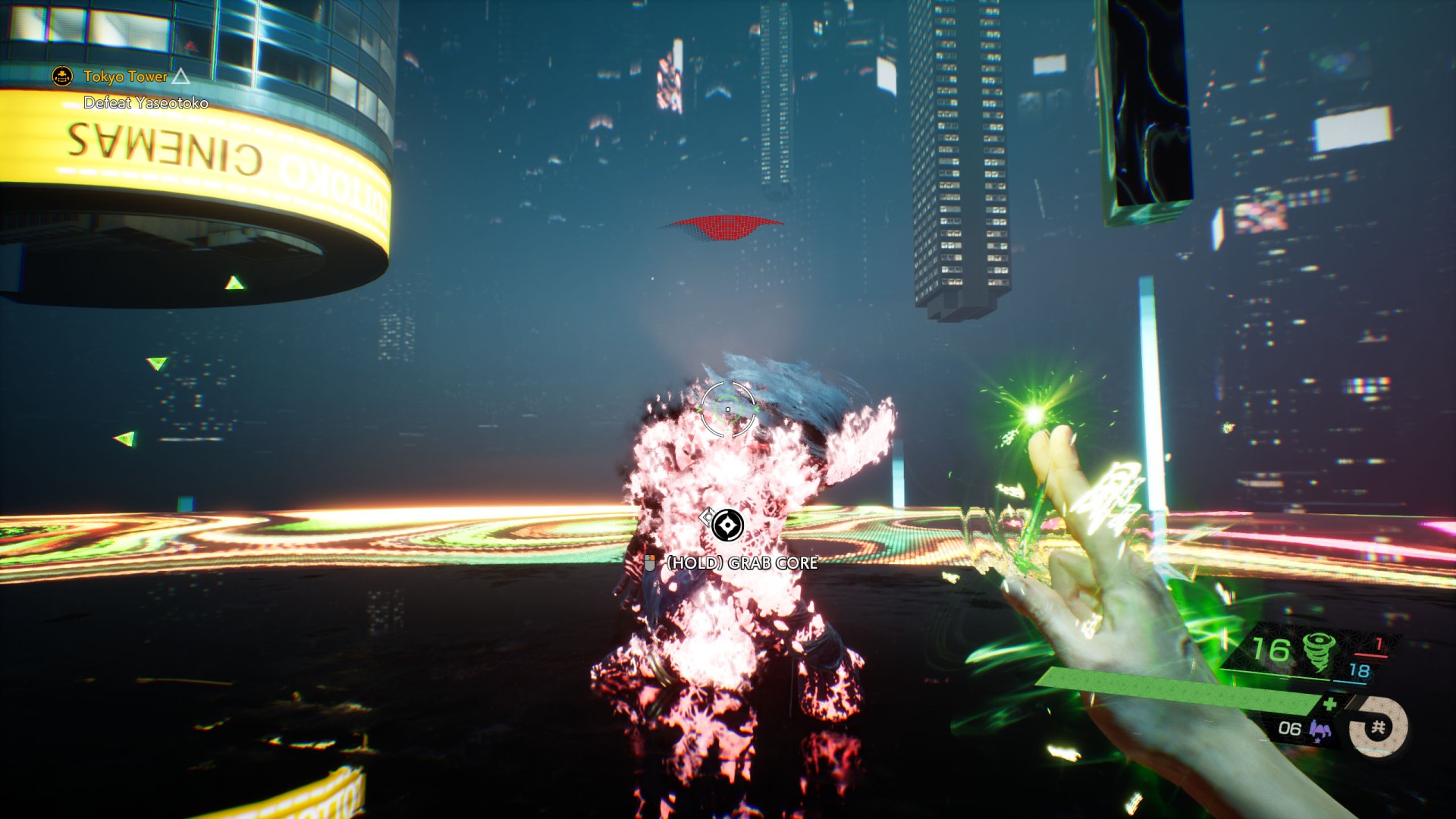
Task: Select the green wind weaving tornado icon
Action: click(1318, 651)
